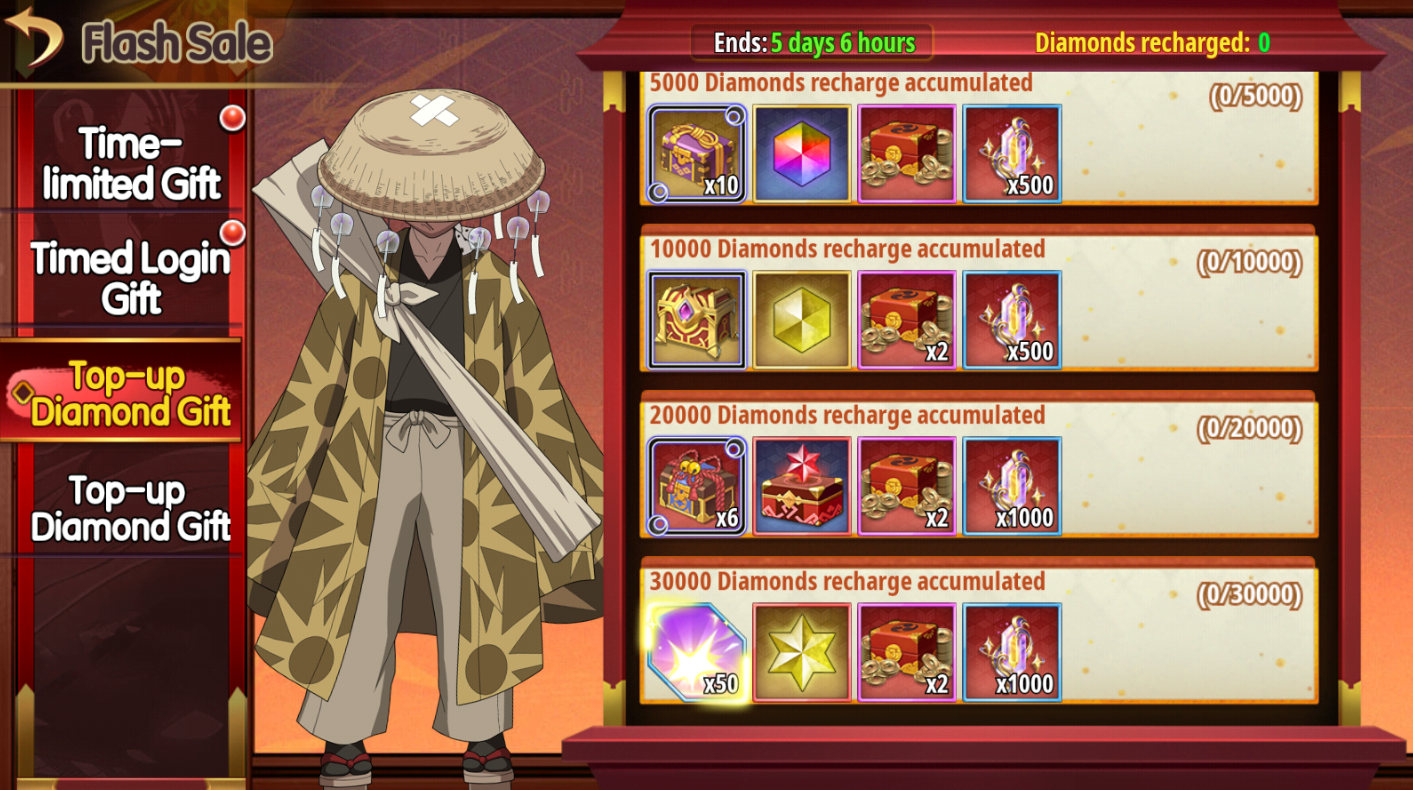Viewport: 1413px width, 790px height.
Task: Select the yellow hexagon gem reward
Action: pyautogui.click(x=802, y=320)
